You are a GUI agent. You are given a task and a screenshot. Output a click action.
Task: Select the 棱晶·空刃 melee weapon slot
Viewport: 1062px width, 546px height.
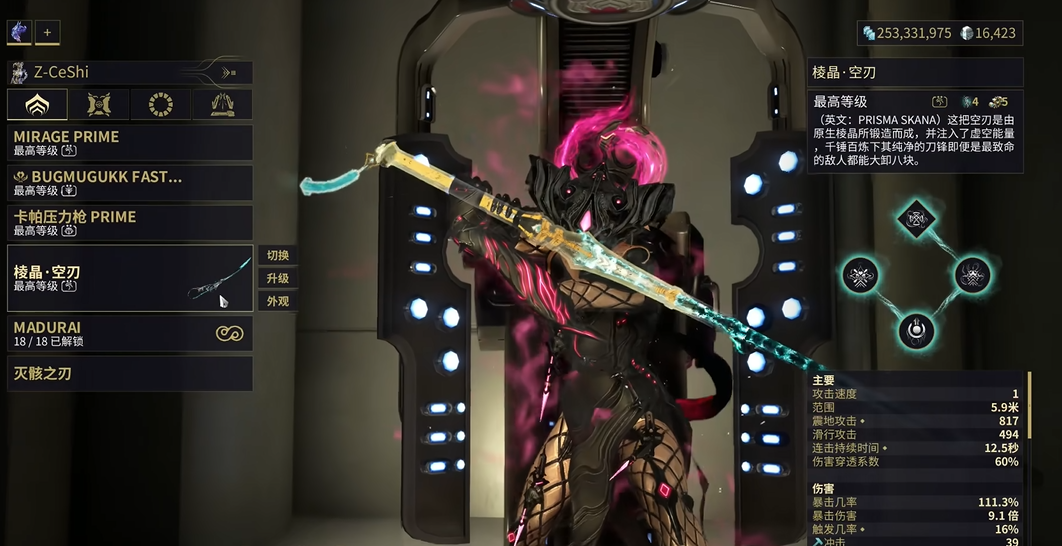tap(130, 278)
